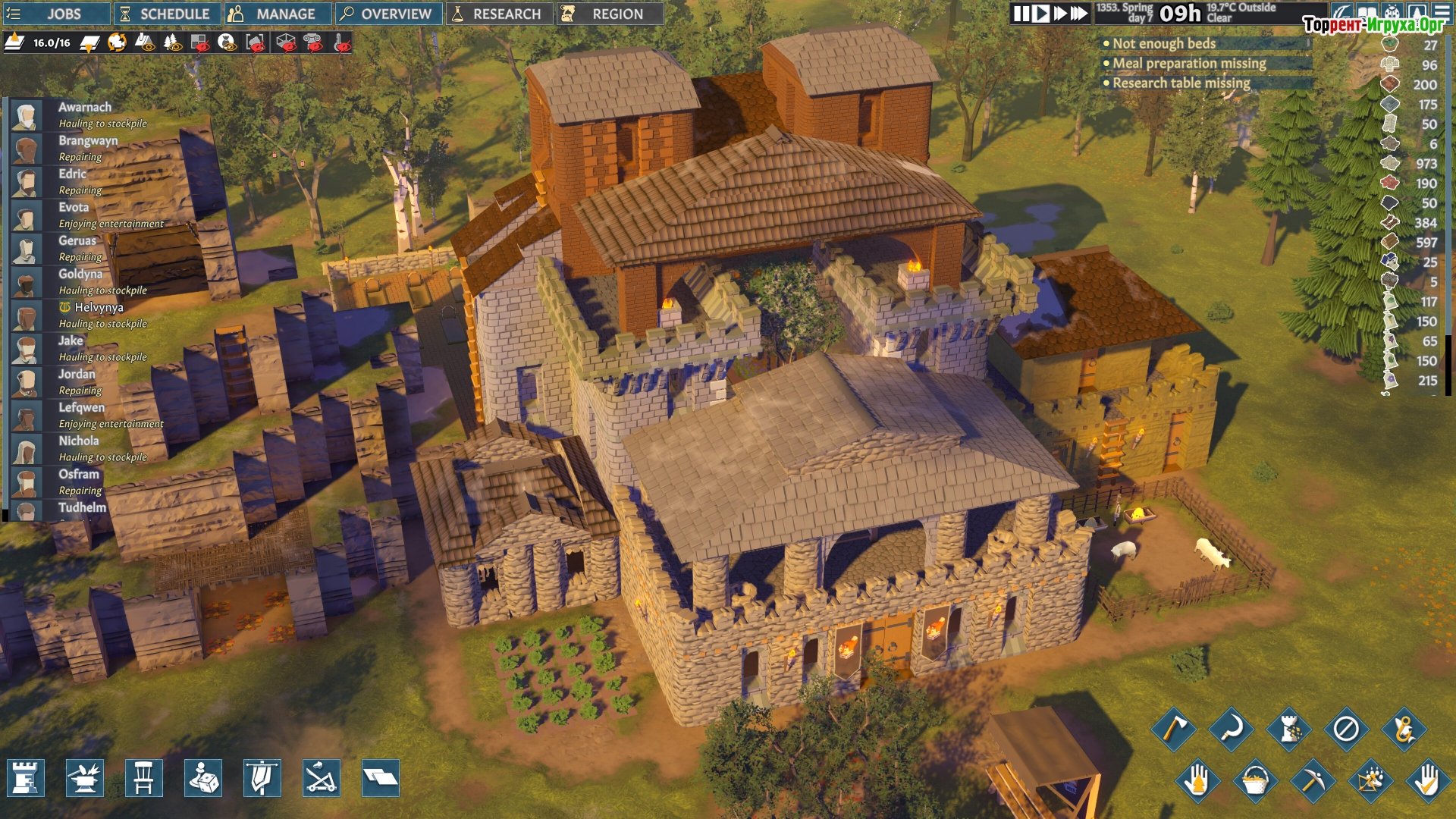
Task: Open the Schedule panel
Action: pyautogui.click(x=166, y=14)
